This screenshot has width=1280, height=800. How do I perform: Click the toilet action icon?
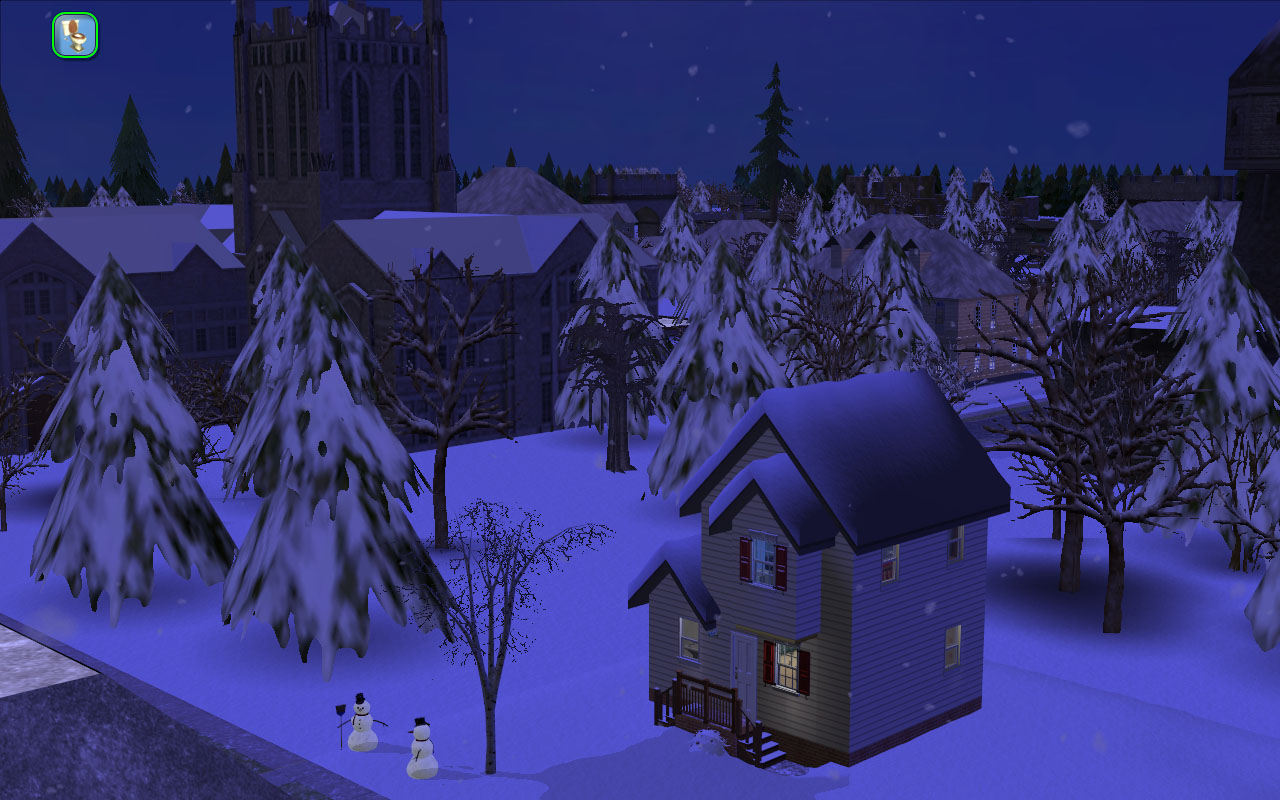[75, 35]
